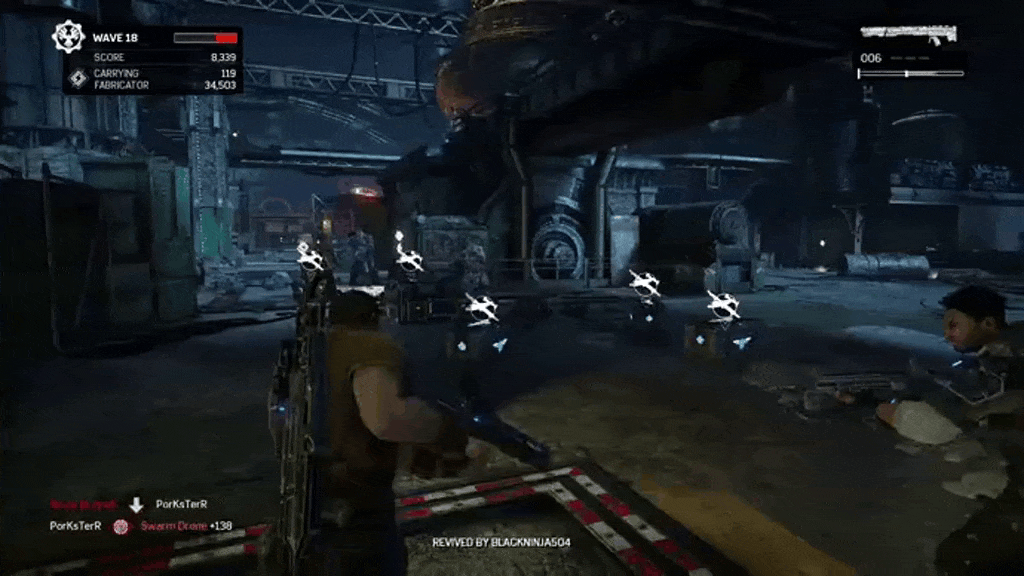This screenshot has height=576, width=1024.
Task: Click the Wave 18 gear skull emblem
Action: coord(69,38)
